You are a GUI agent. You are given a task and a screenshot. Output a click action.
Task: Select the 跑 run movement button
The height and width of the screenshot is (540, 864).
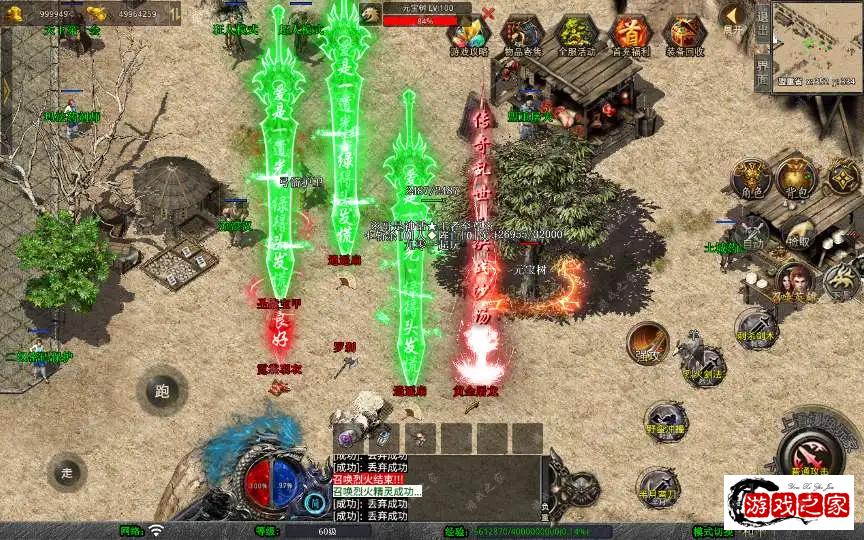162,391
